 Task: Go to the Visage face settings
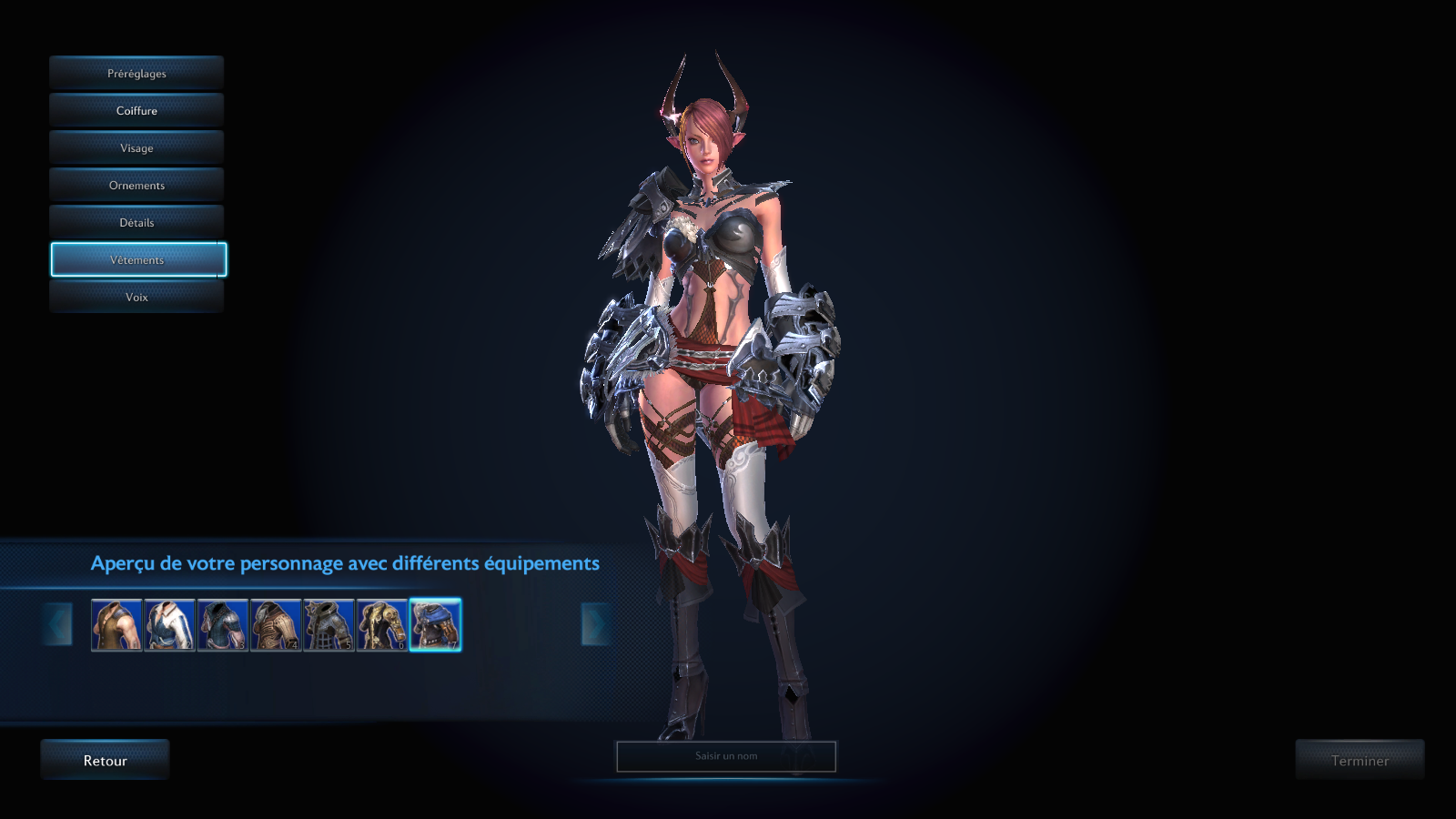[136, 148]
